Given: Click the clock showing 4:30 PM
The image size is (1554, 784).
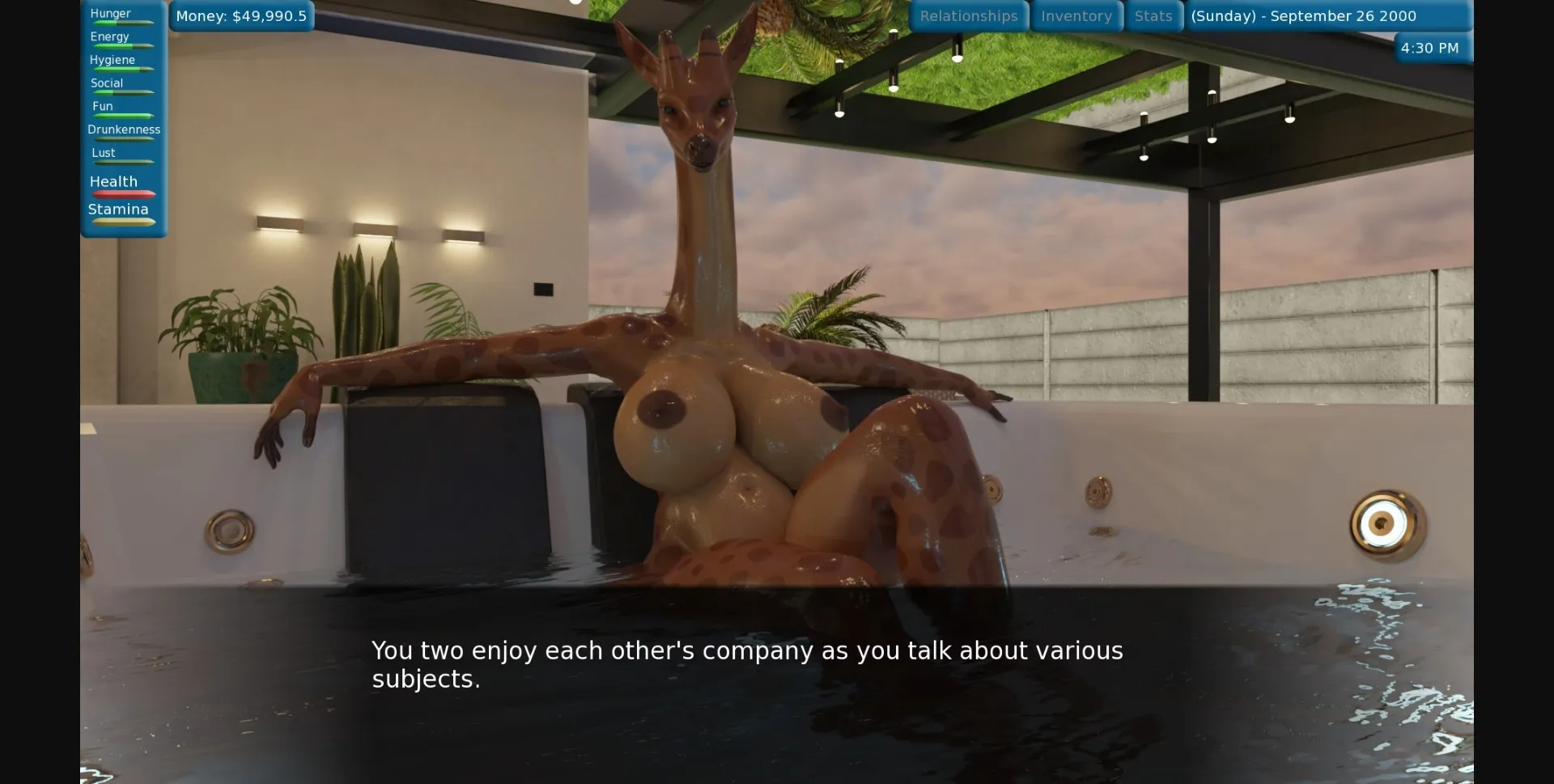Looking at the screenshot, I should click(x=1429, y=48).
